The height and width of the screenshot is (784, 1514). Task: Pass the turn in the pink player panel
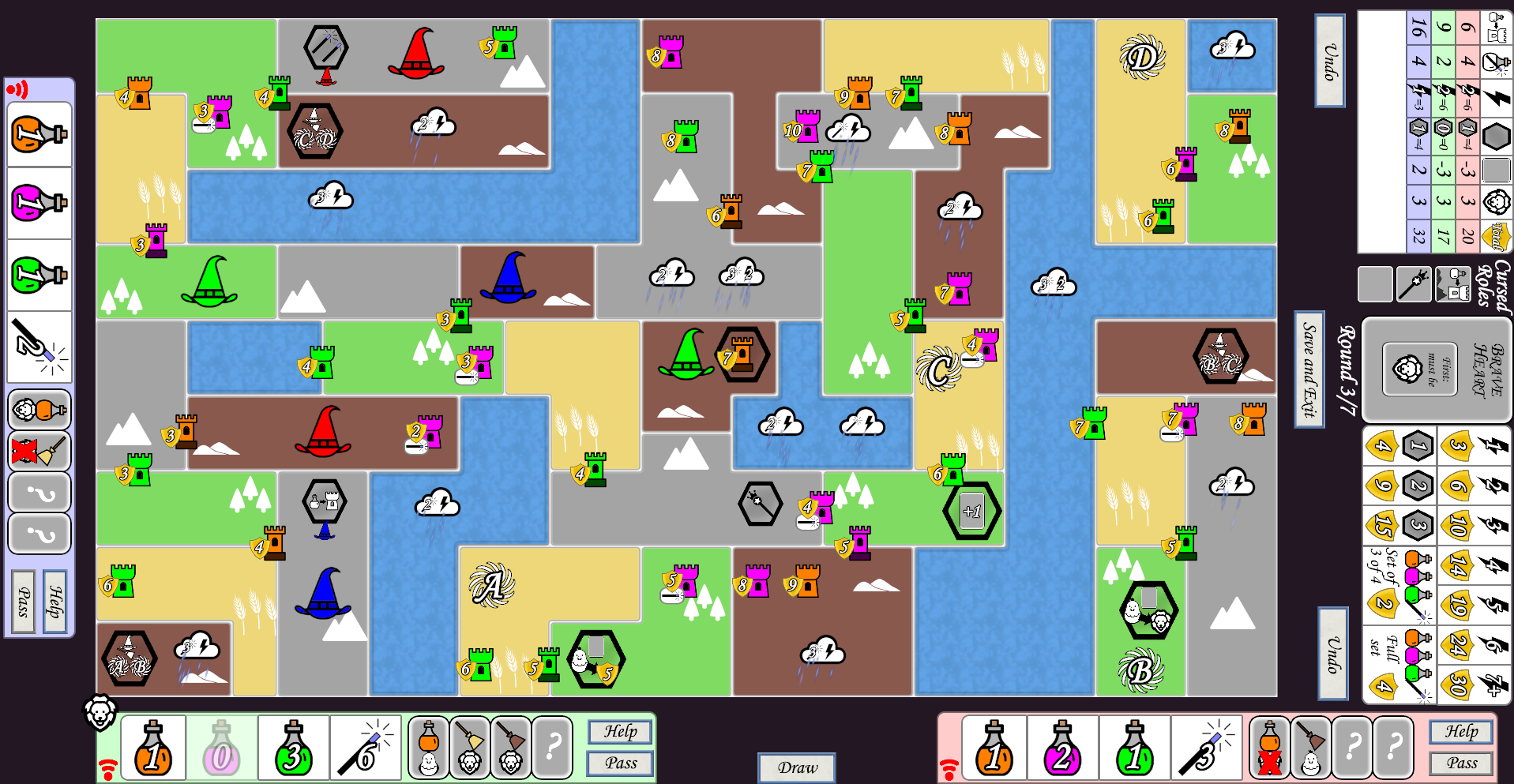(x=1461, y=763)
